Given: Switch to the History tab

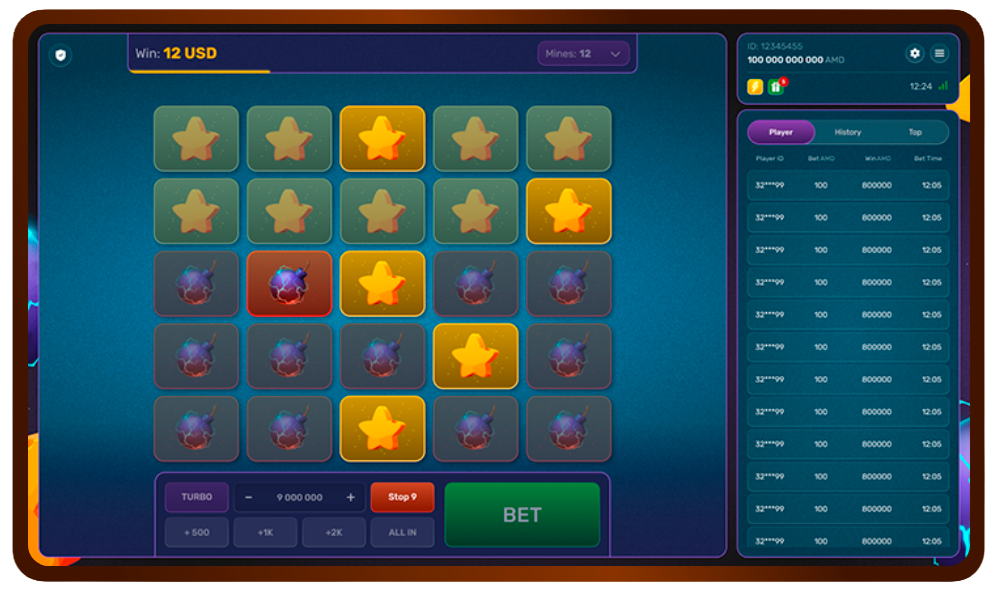Looking at the screenshot, I should click(848, 132).
